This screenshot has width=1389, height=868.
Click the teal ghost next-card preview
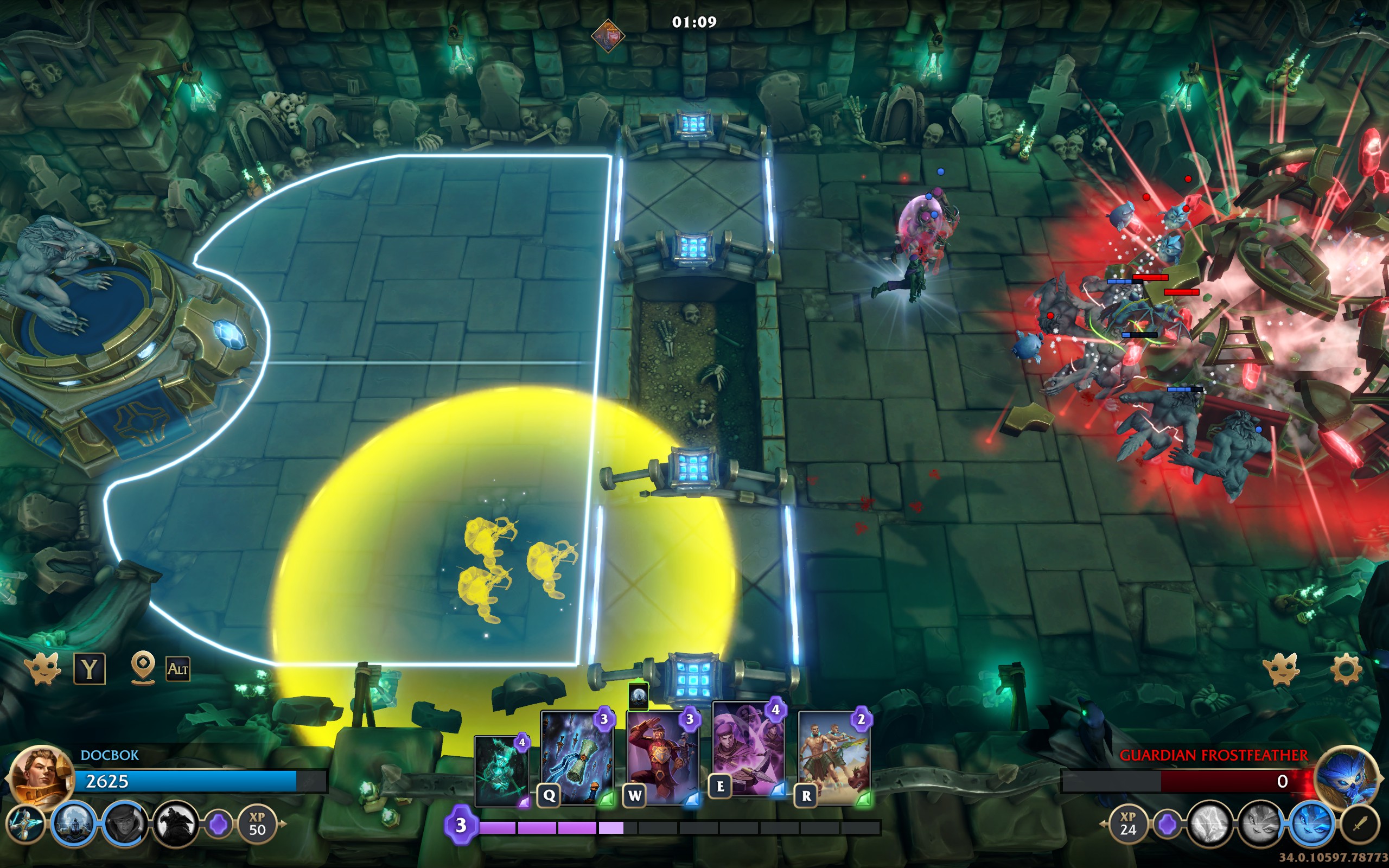coord(502,771)
